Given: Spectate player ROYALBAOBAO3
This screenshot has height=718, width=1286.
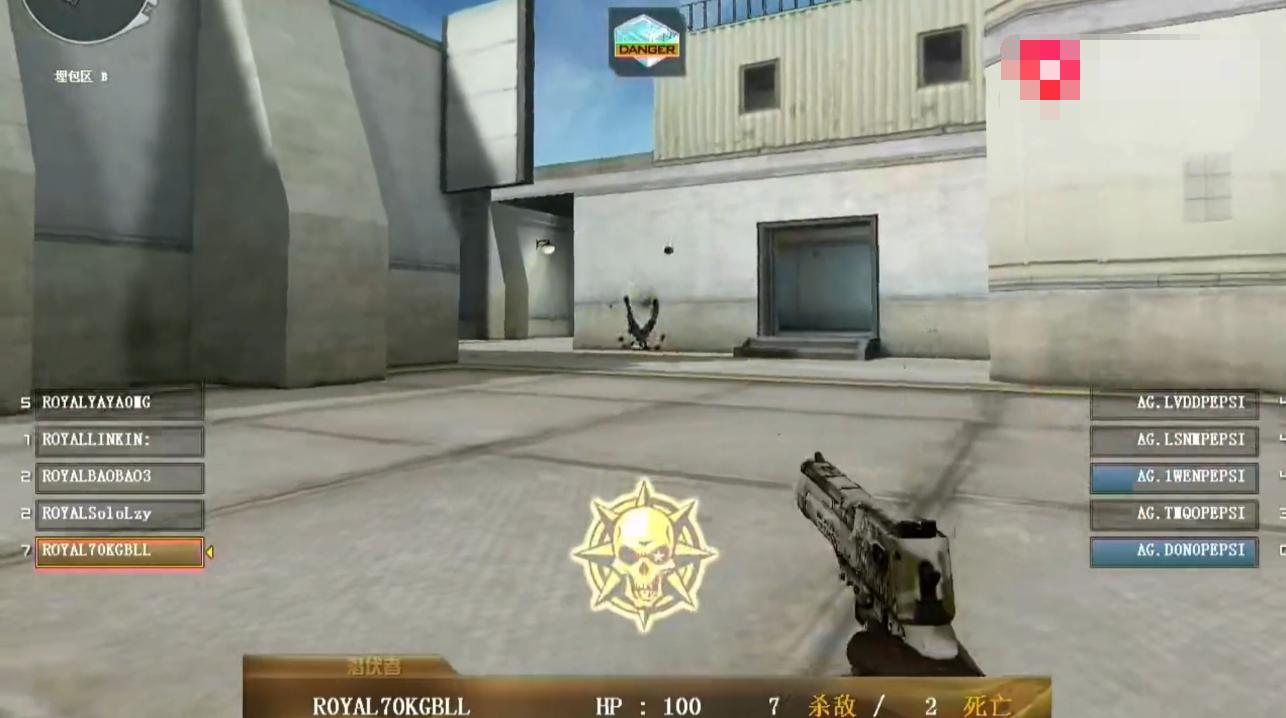Looking at the screenshot, I should tap(119, 477).
